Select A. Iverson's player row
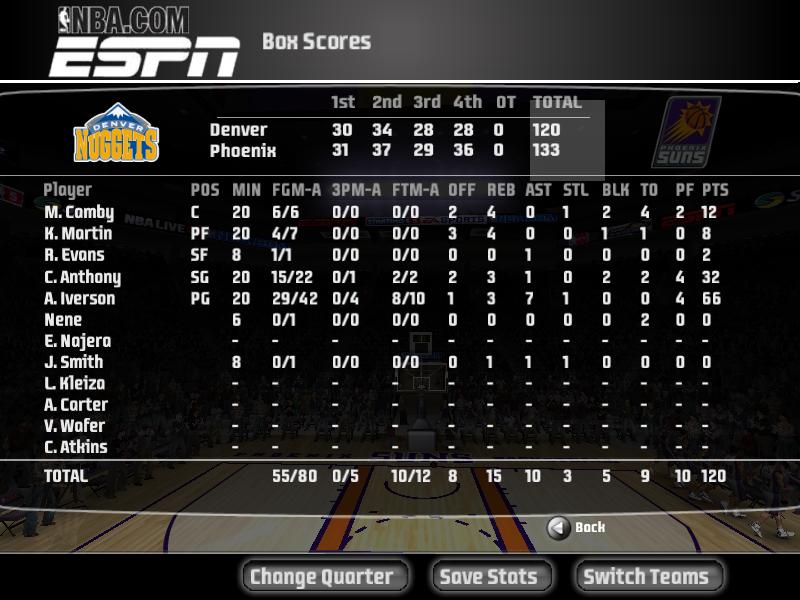Viewport: 800px width, 600px height. (80, 299)
